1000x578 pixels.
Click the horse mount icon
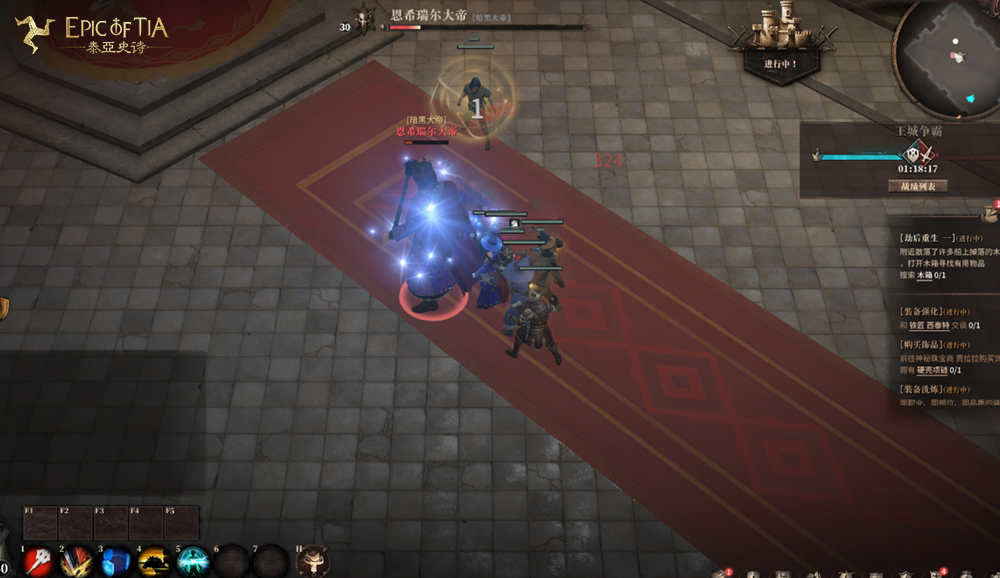[x=313, y=561]
